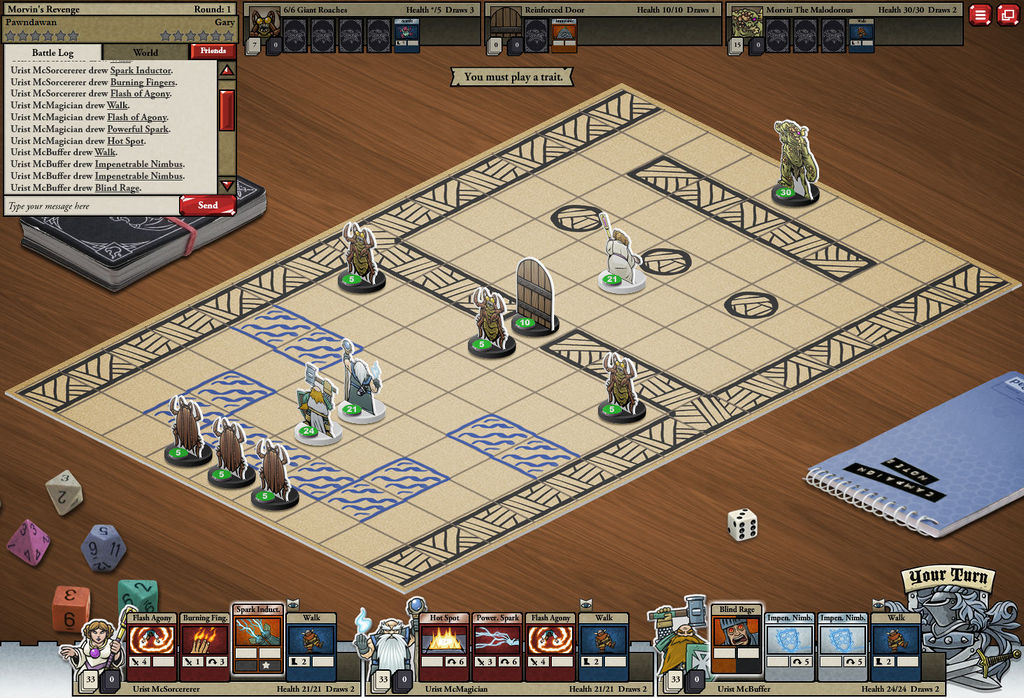The image size is (1024, 698).
Task: Open the Hot Spot link in battle log
Action: click(126, 141)
